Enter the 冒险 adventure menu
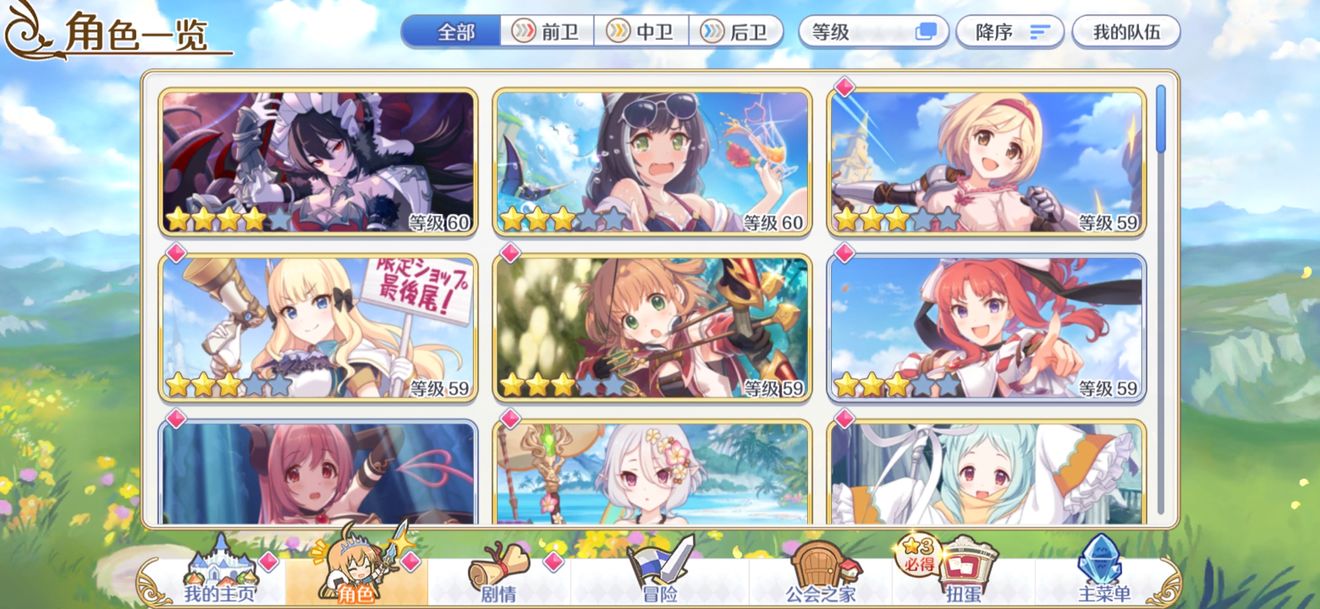Image resolution: width=1320 pixels, height=609 pixels. (x=658, y=577)
